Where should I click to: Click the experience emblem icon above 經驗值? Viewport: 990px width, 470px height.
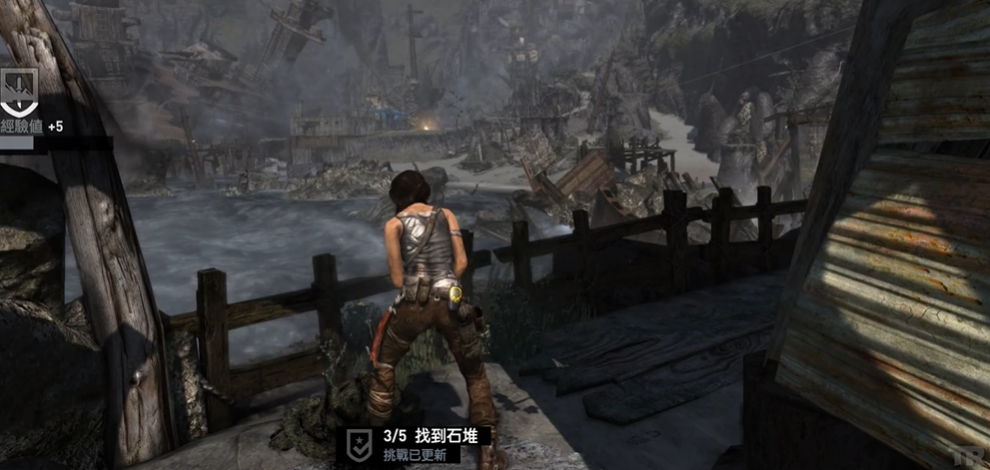coord(21,91)
